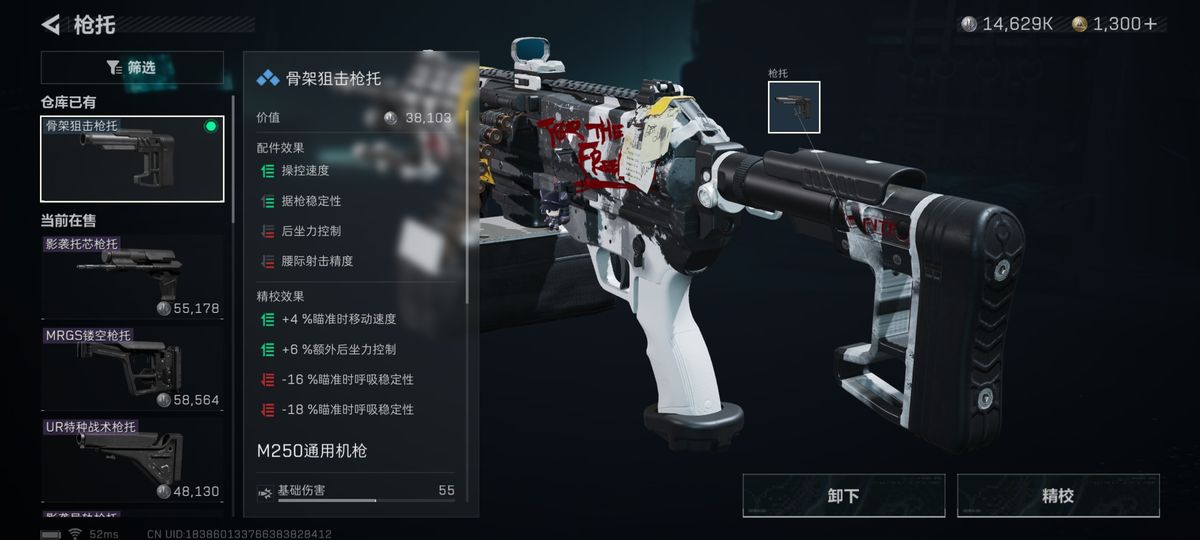Add premium currency via the plus sign
1200x540 pixels.
point(1151,24)
